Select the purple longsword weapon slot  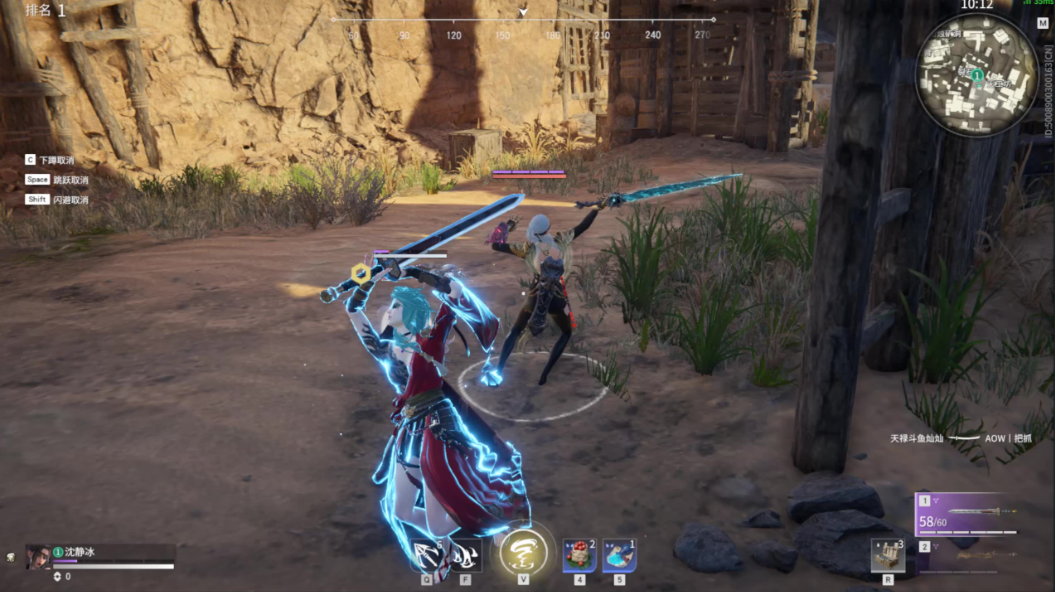point(967,515)
